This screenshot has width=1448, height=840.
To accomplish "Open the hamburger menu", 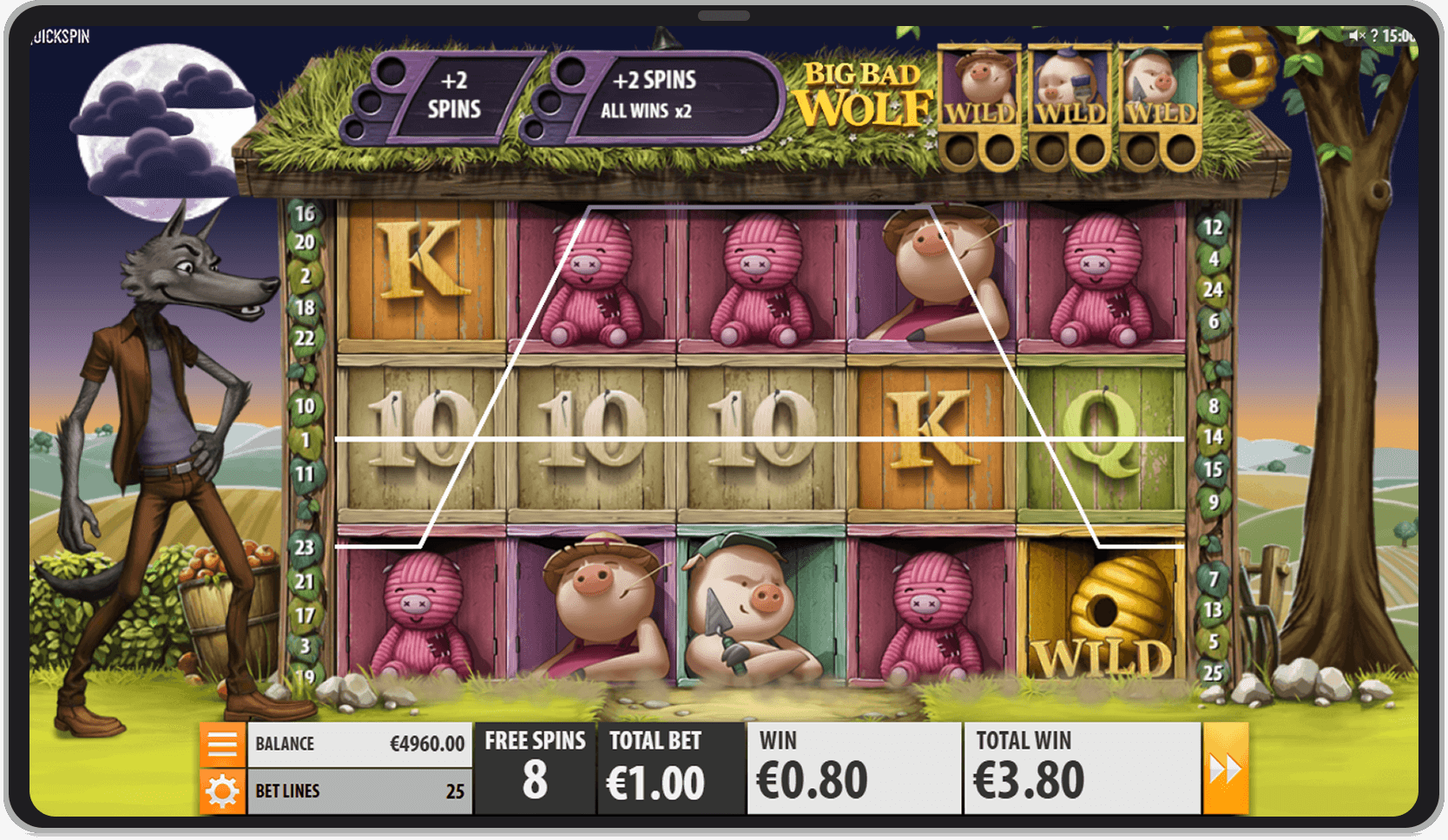I will pos(223,744).
